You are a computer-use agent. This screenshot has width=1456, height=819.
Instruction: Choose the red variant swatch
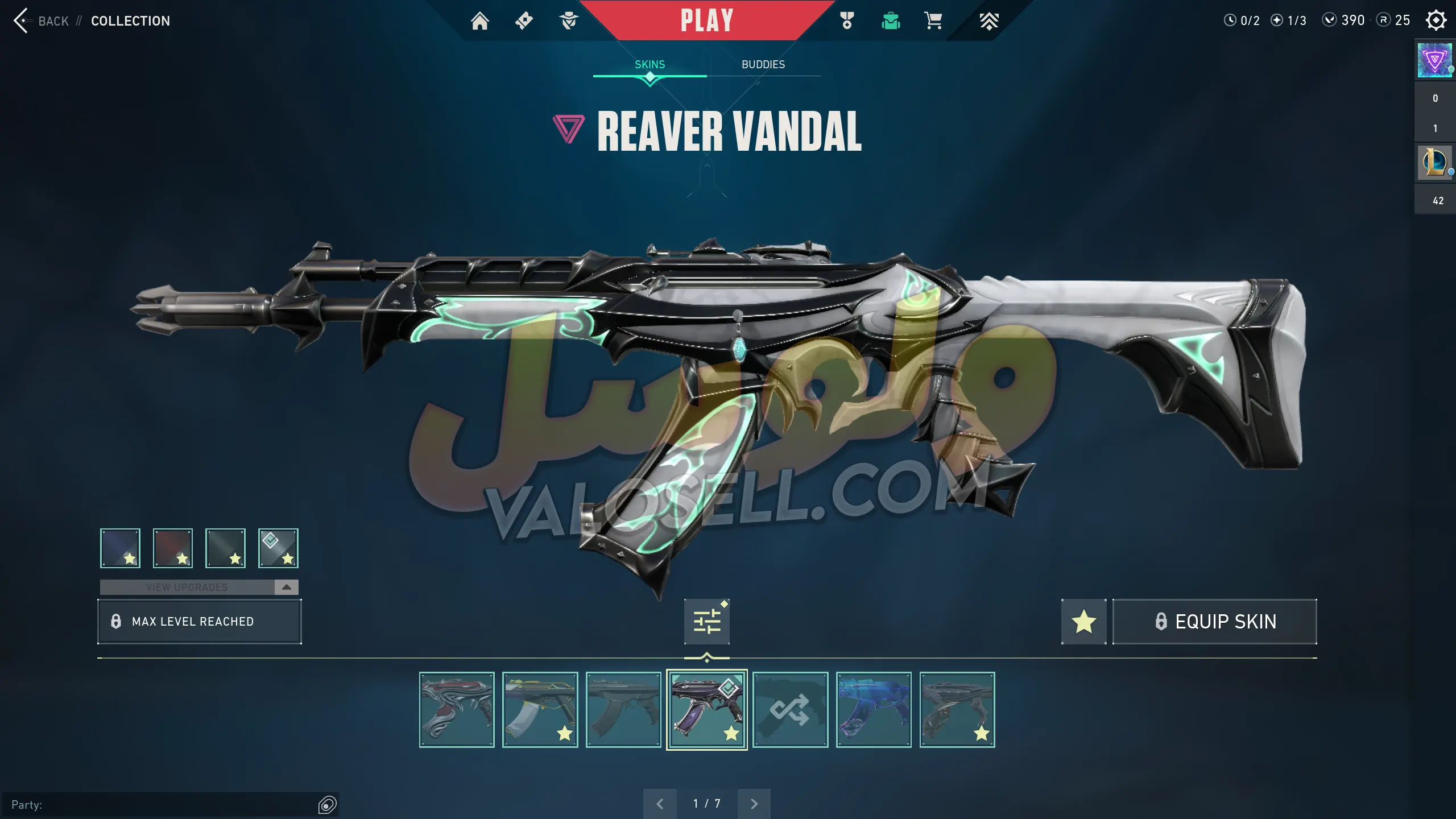click(x=173, y=548)
